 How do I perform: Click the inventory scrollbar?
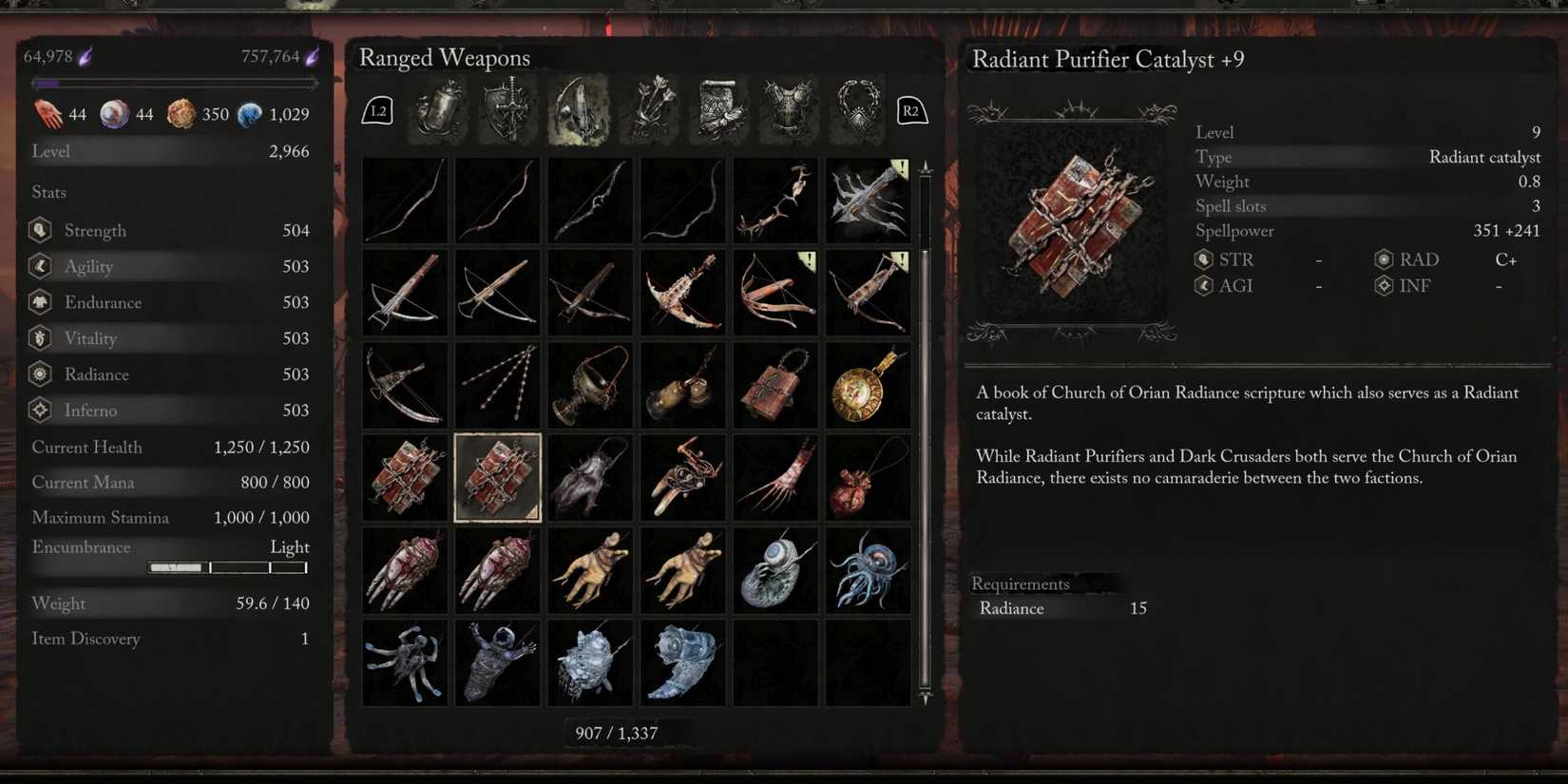(x=923, y=428)
